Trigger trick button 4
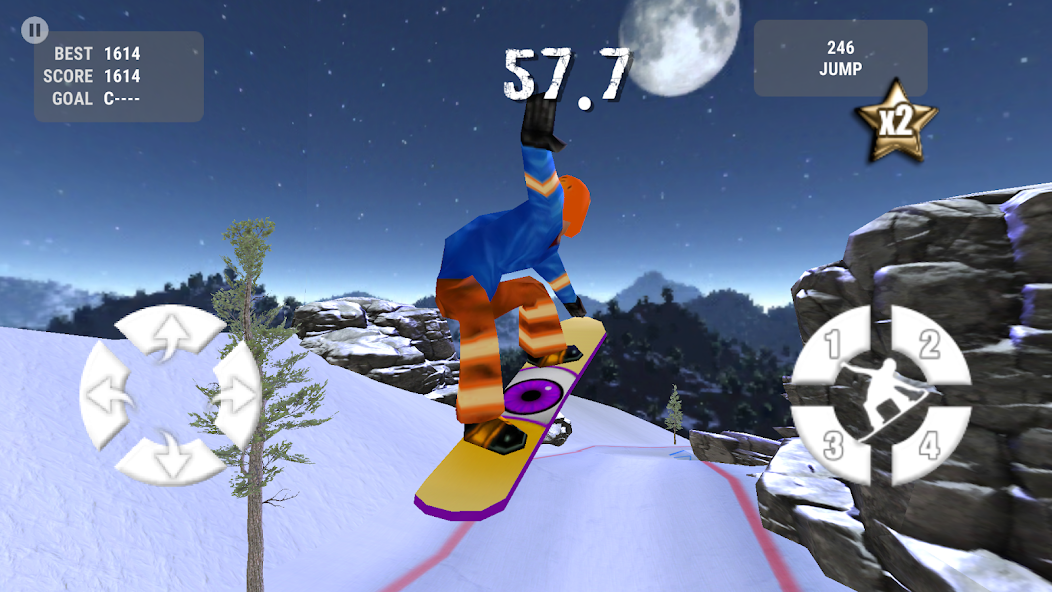Viewport: 1052px width, 592px height. pyautogui.click(x=930, y=445)
